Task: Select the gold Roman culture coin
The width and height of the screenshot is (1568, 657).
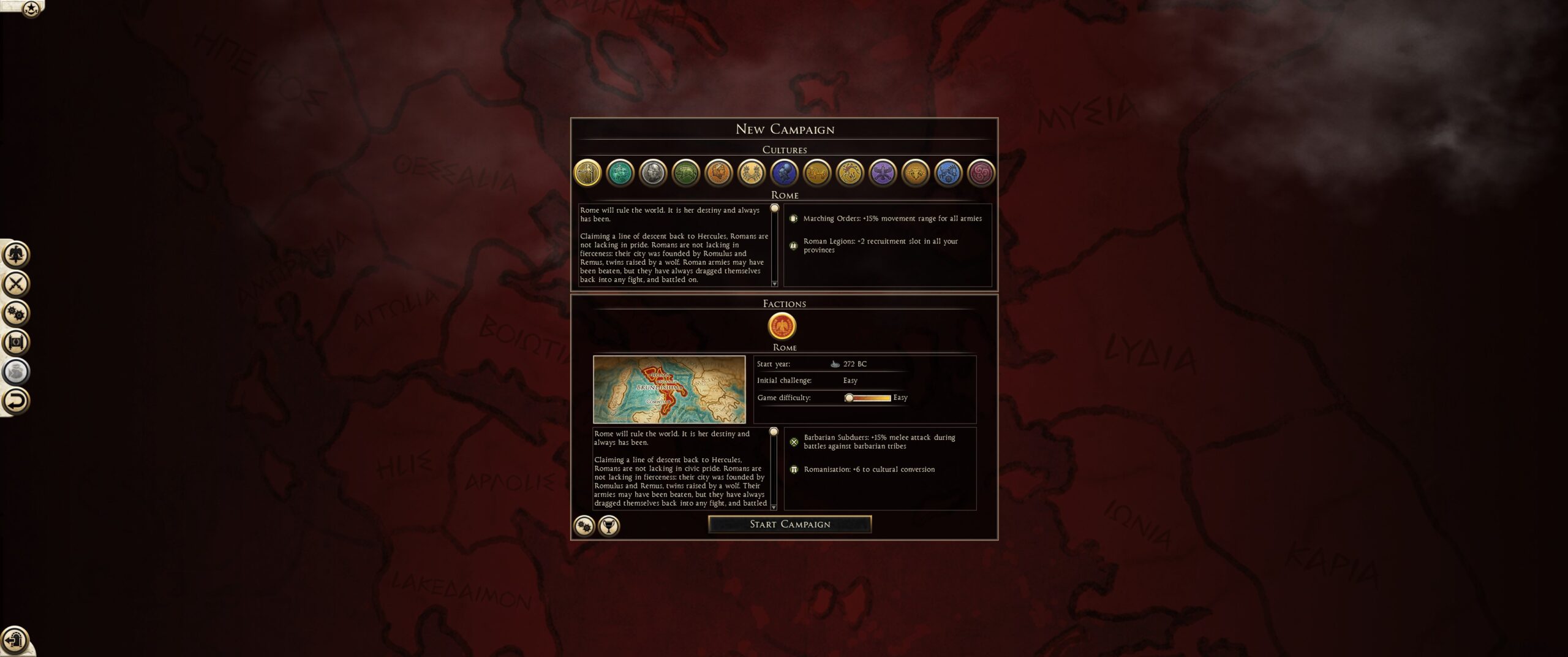Action: (587, 173)
